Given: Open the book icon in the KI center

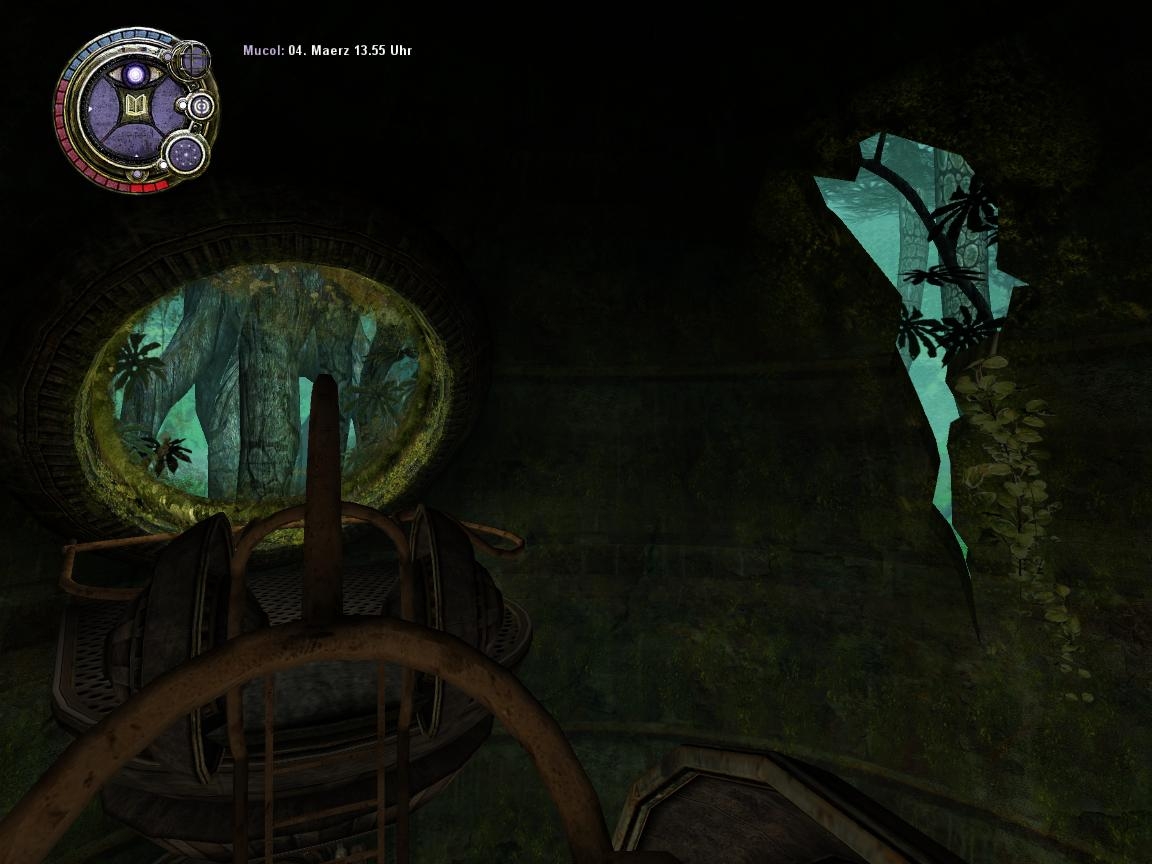Looking at the screenshot, I should [x=133, y=107].
